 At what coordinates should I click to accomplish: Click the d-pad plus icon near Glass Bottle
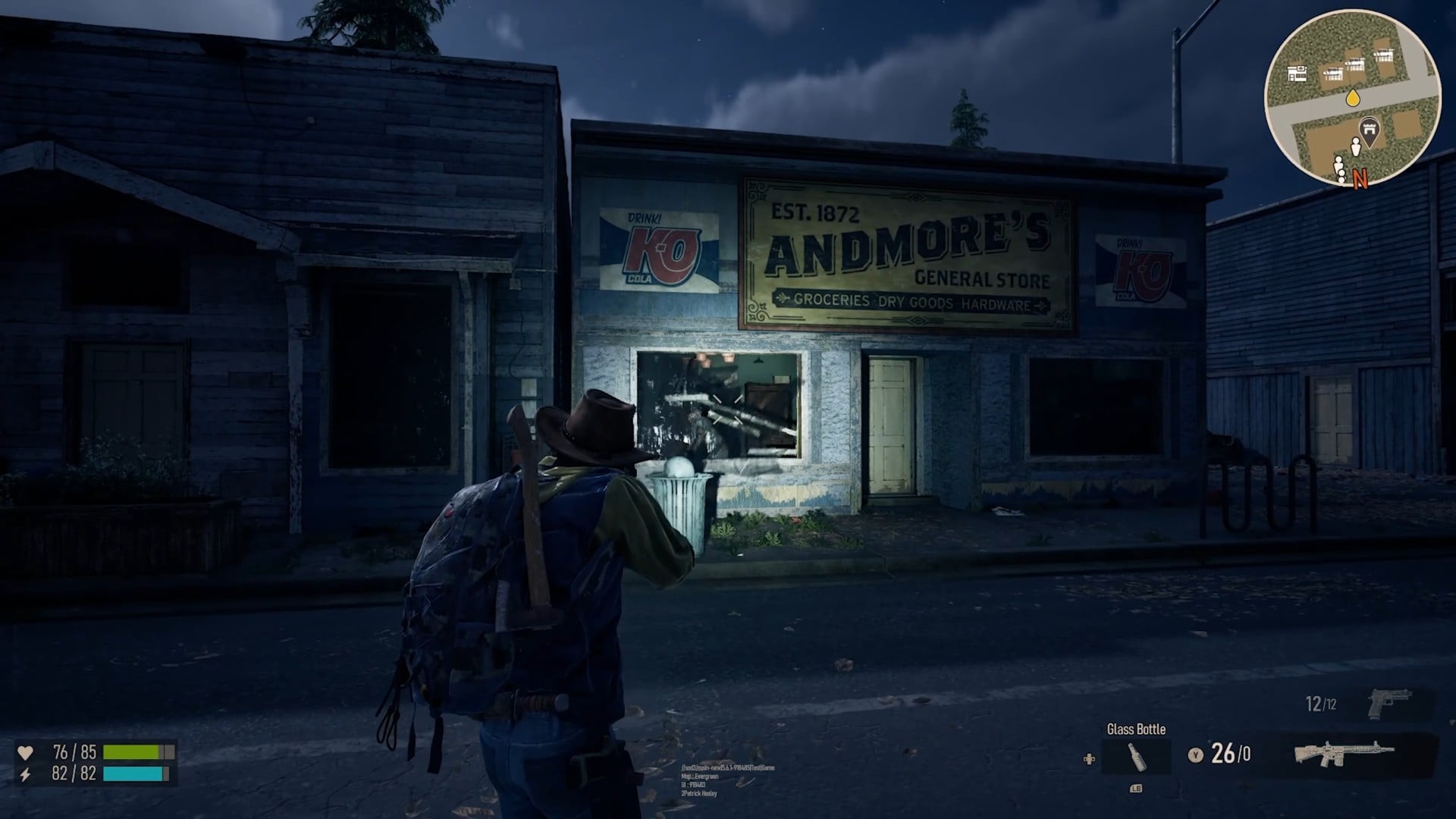1089,757
